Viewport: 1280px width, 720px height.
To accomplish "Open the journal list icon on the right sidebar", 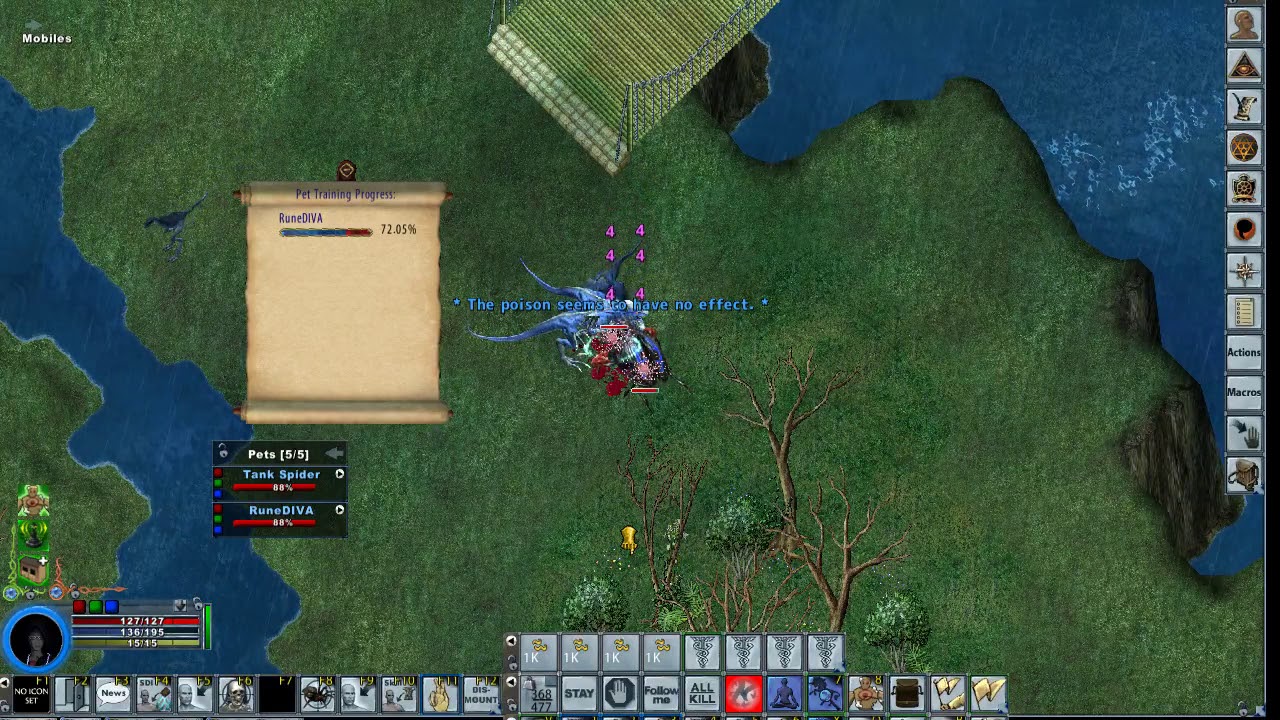I will pyautogui.click(x=1244, y=311).
